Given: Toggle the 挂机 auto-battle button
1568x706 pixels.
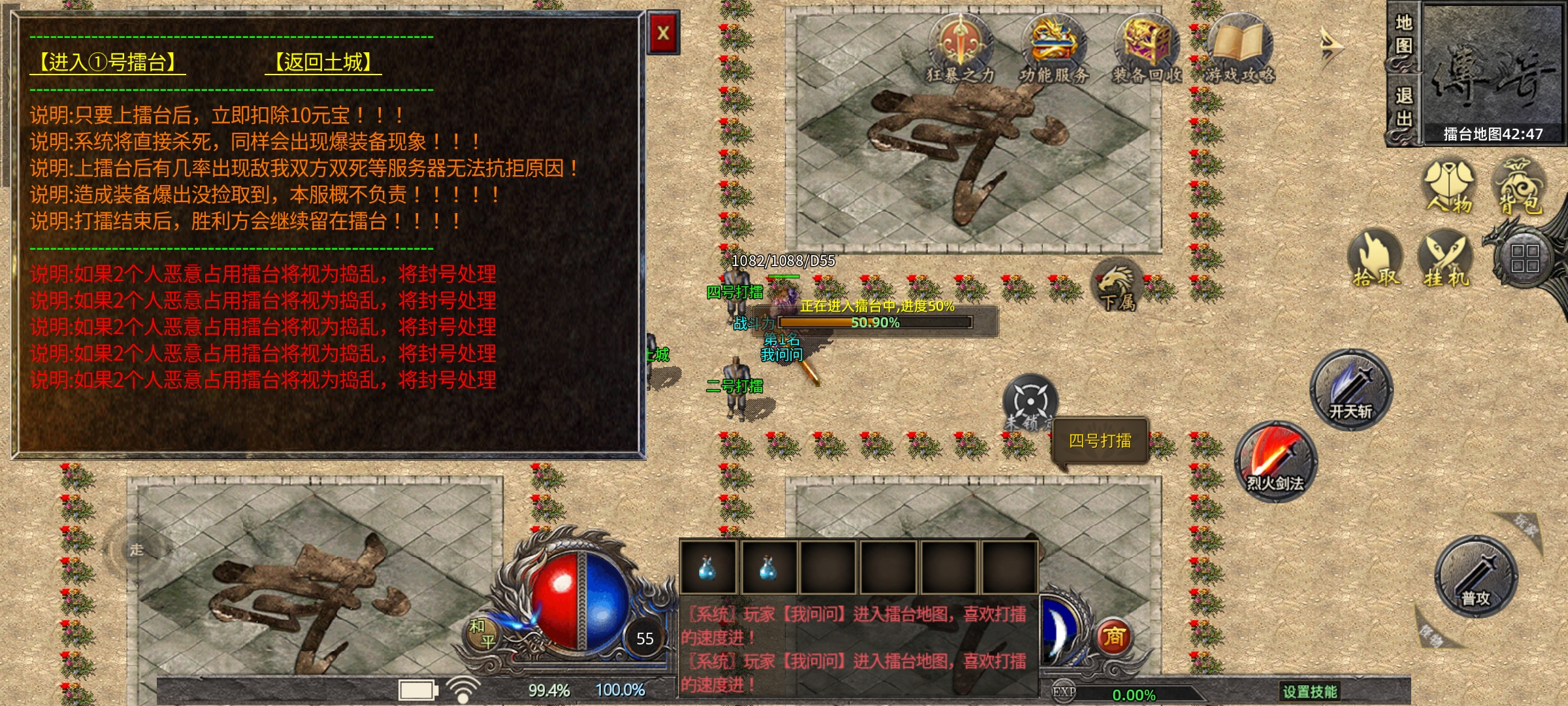Looking at the screenshot, I should pyautogui.click(x=1446, y=258).
